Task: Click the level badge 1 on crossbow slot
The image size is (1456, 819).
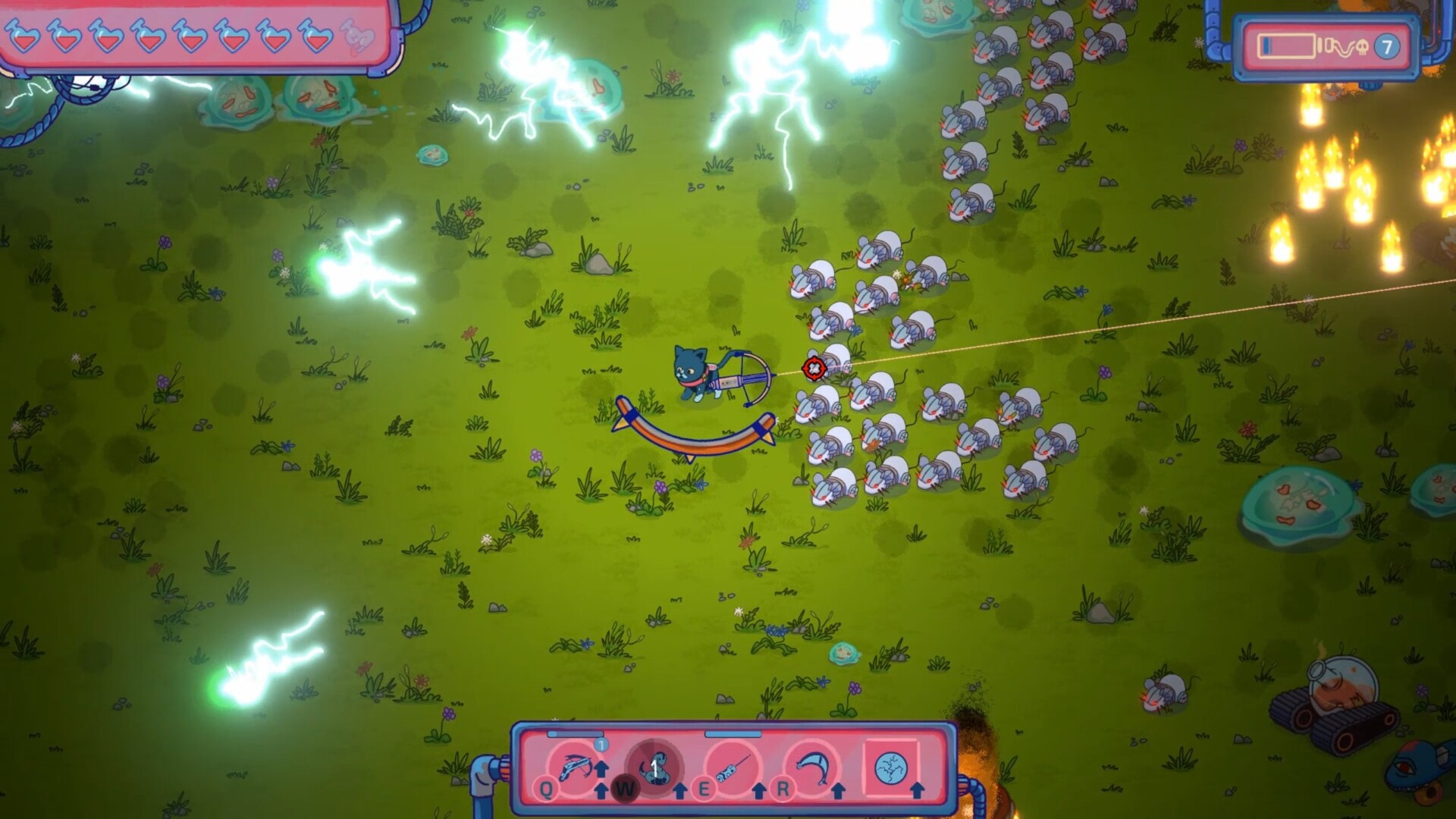Action: tap(601, 745)
